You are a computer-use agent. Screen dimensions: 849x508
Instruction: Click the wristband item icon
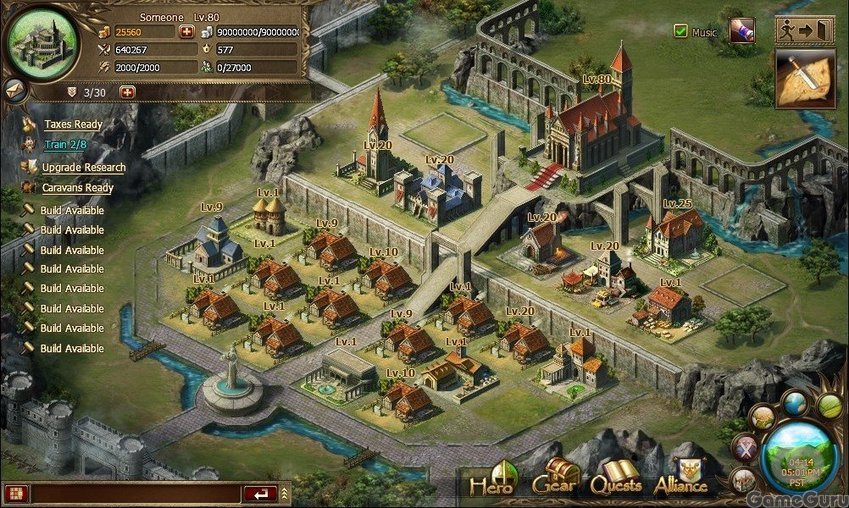(741, 31)
